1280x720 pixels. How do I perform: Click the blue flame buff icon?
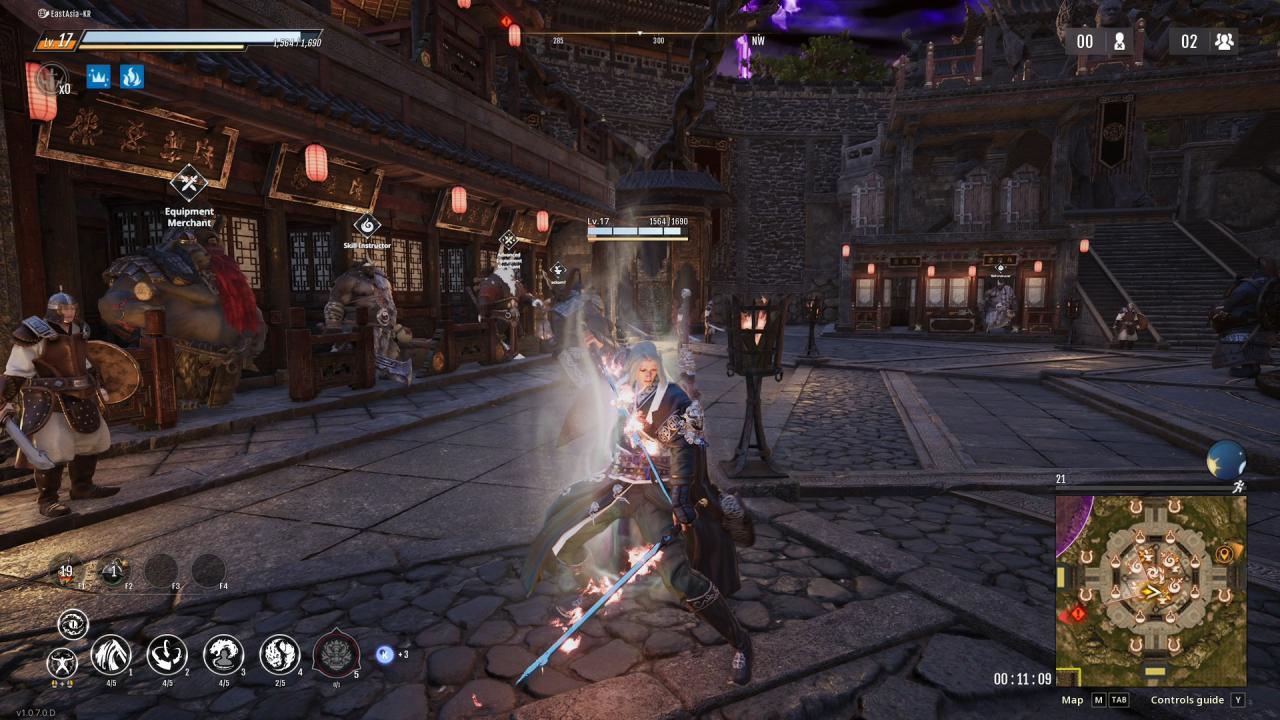[133, 77]
